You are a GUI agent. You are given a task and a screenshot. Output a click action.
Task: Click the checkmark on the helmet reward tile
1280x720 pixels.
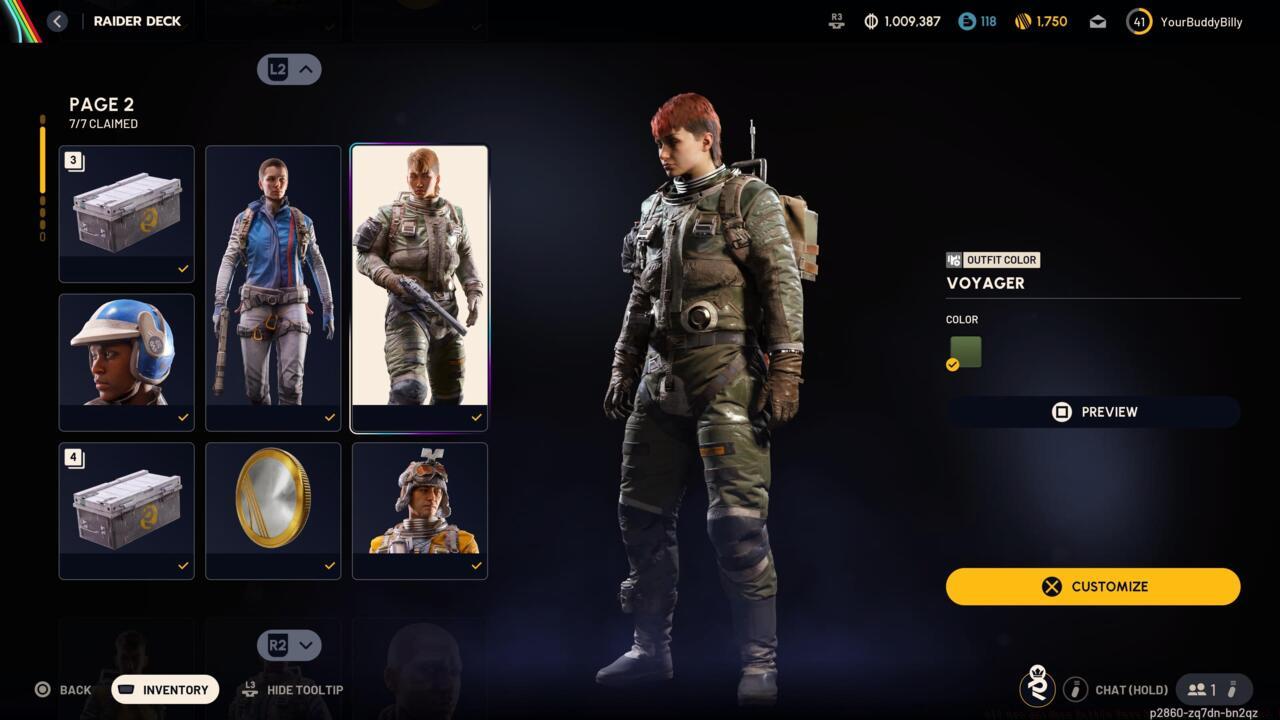click(183, 417)
